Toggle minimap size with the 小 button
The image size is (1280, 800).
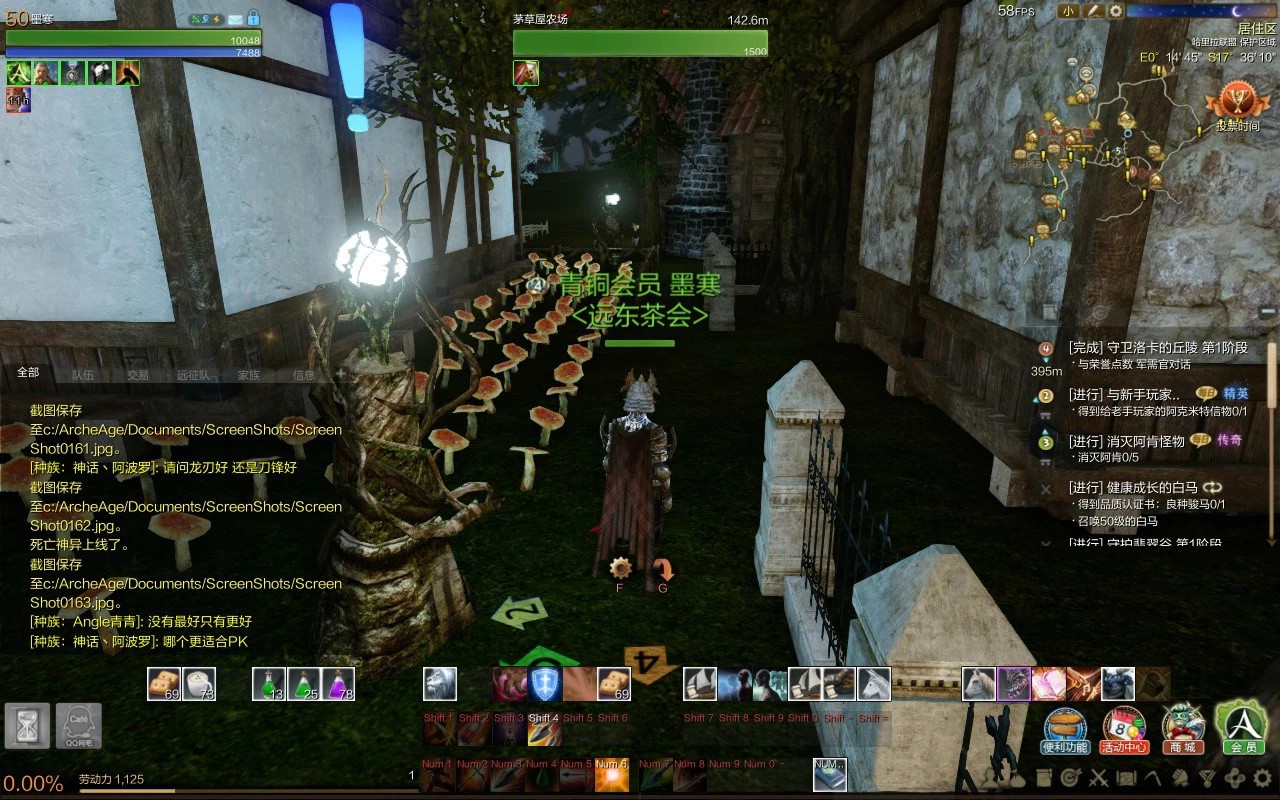click(x=1069, y=11)
